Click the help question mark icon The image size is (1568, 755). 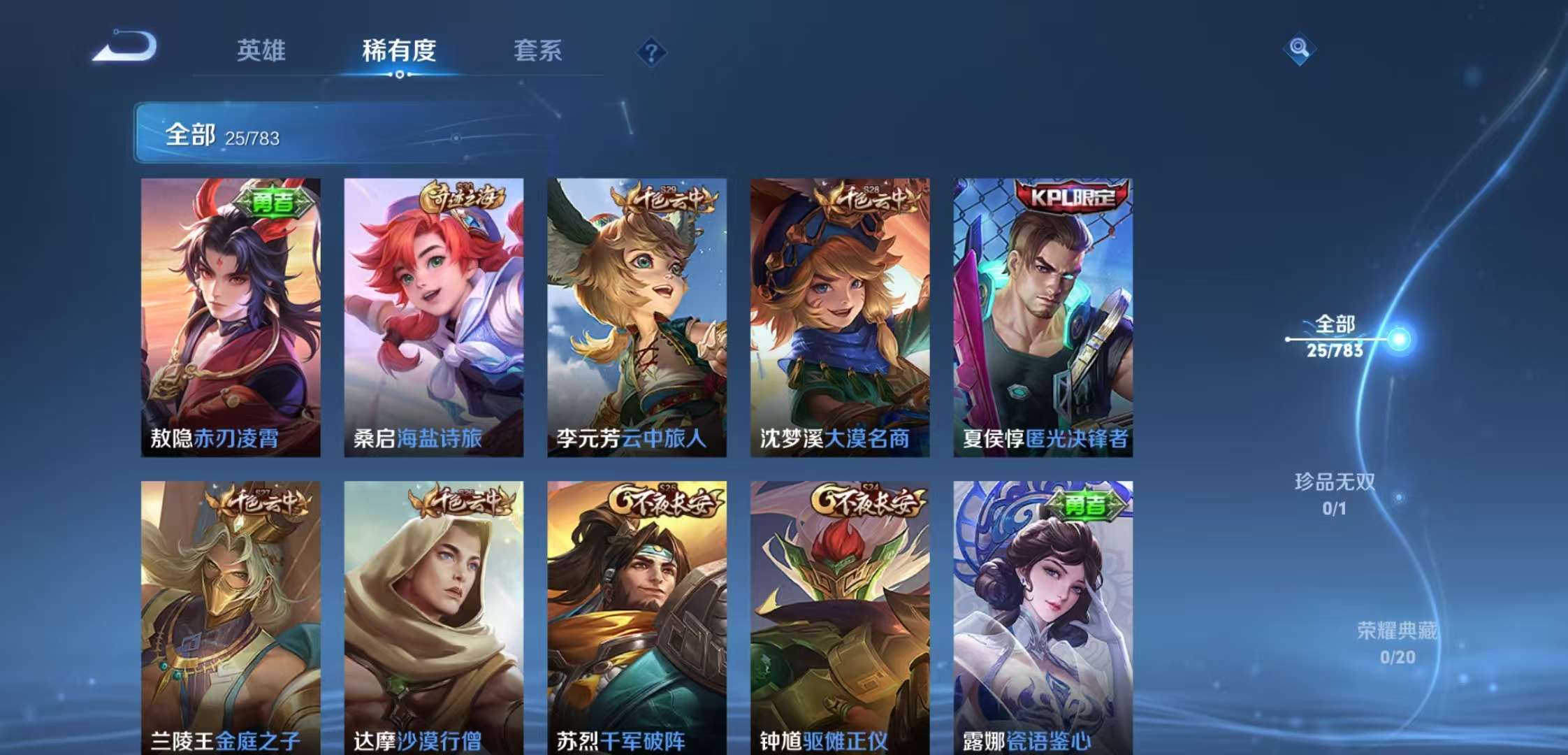[x=651, y=52]
